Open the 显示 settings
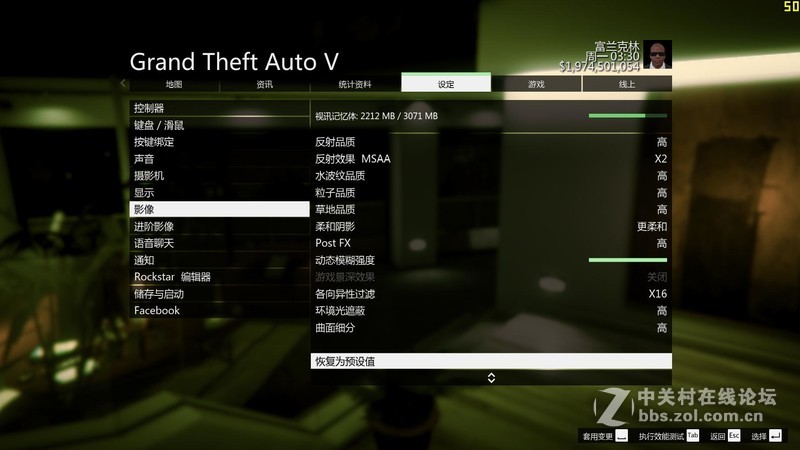The image size is (800, 450). tap(220, 192)
